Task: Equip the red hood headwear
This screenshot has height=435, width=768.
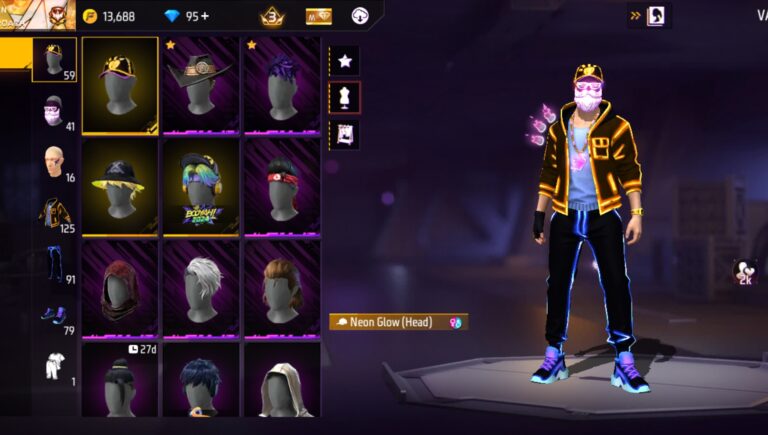Action: 120,288
